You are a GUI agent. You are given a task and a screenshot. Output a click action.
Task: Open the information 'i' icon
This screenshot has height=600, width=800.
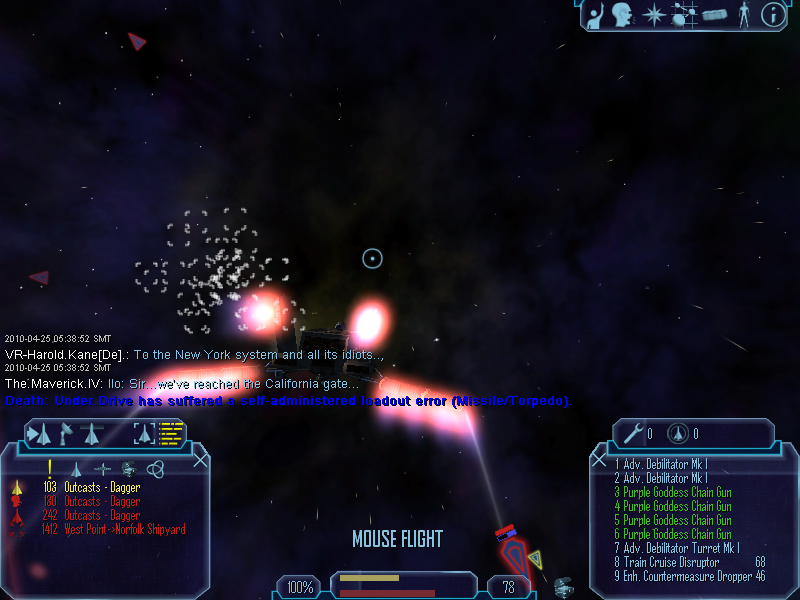click(772, 14)
